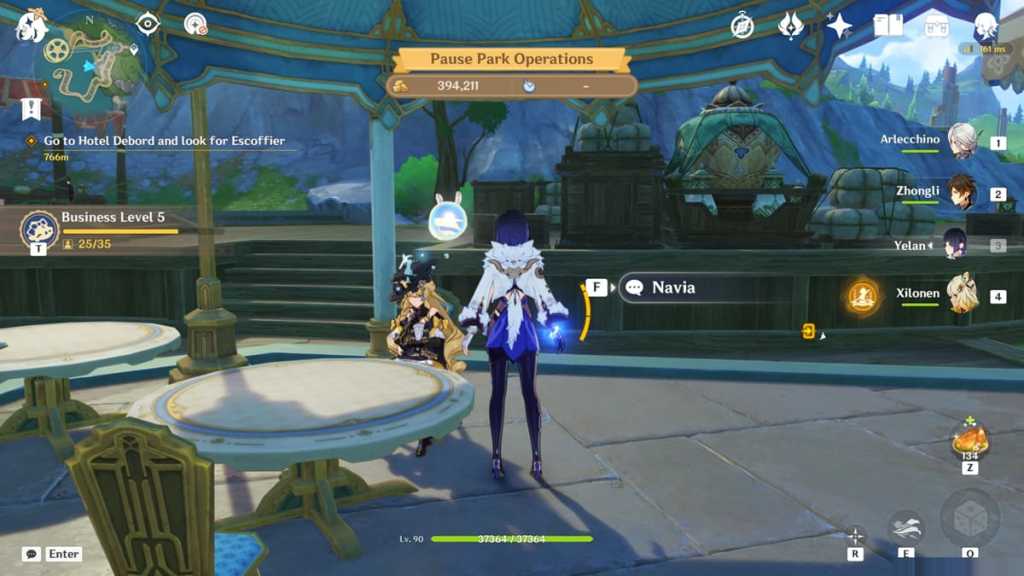Screen dimensions: 1024x576
Task: Switch to Arlecchino
Action: [962, 141]
